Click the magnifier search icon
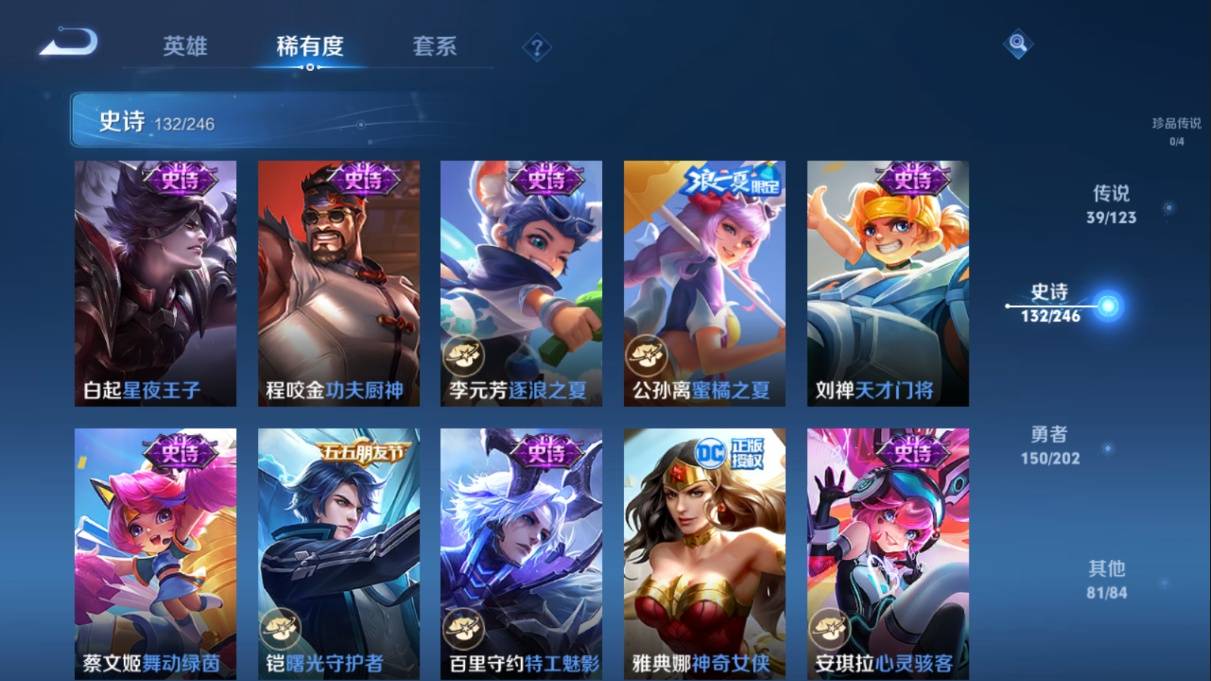The image size is (1211, 681). pos(1017,44)
